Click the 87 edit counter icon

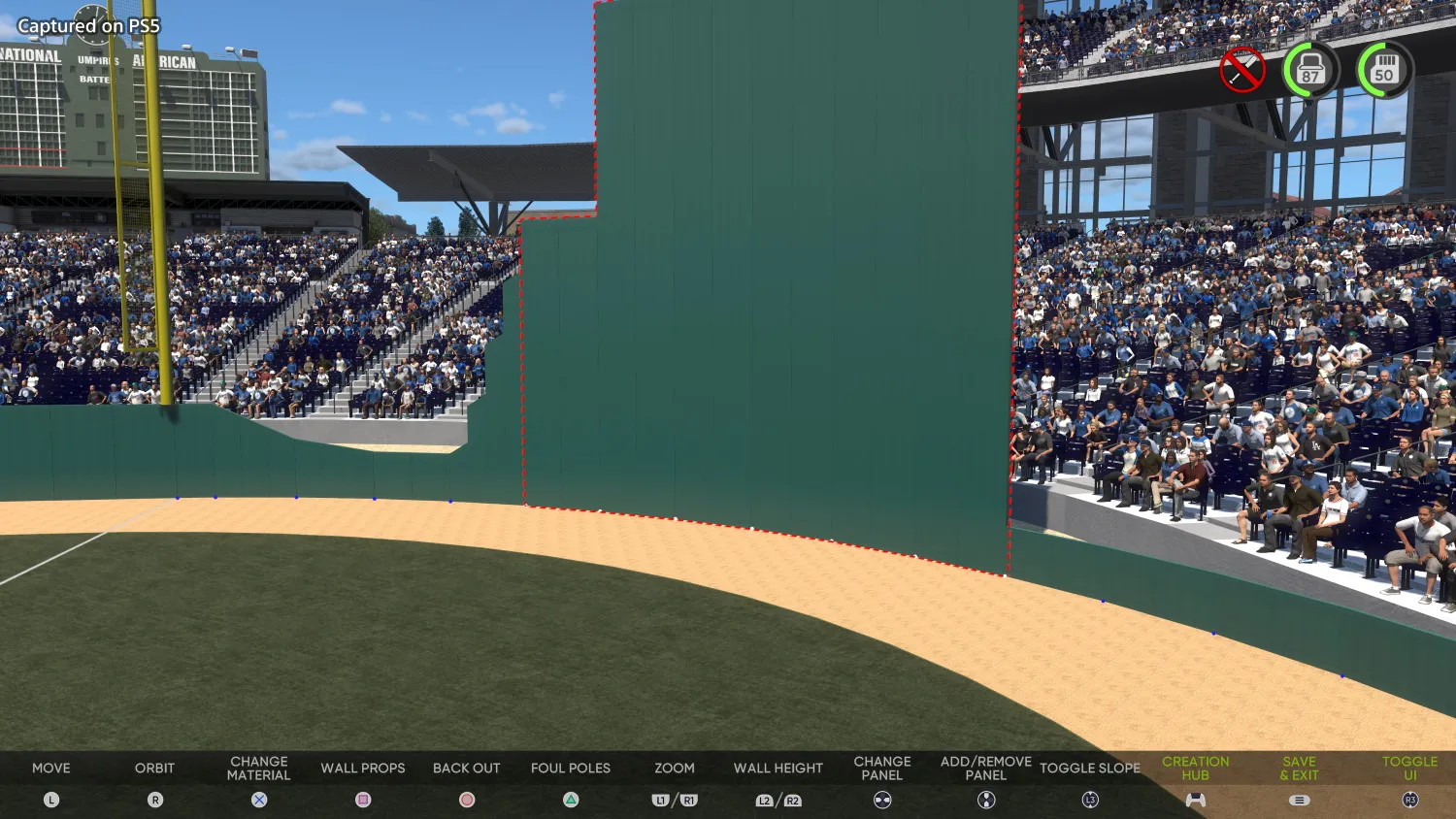(x=1311, y=69)
